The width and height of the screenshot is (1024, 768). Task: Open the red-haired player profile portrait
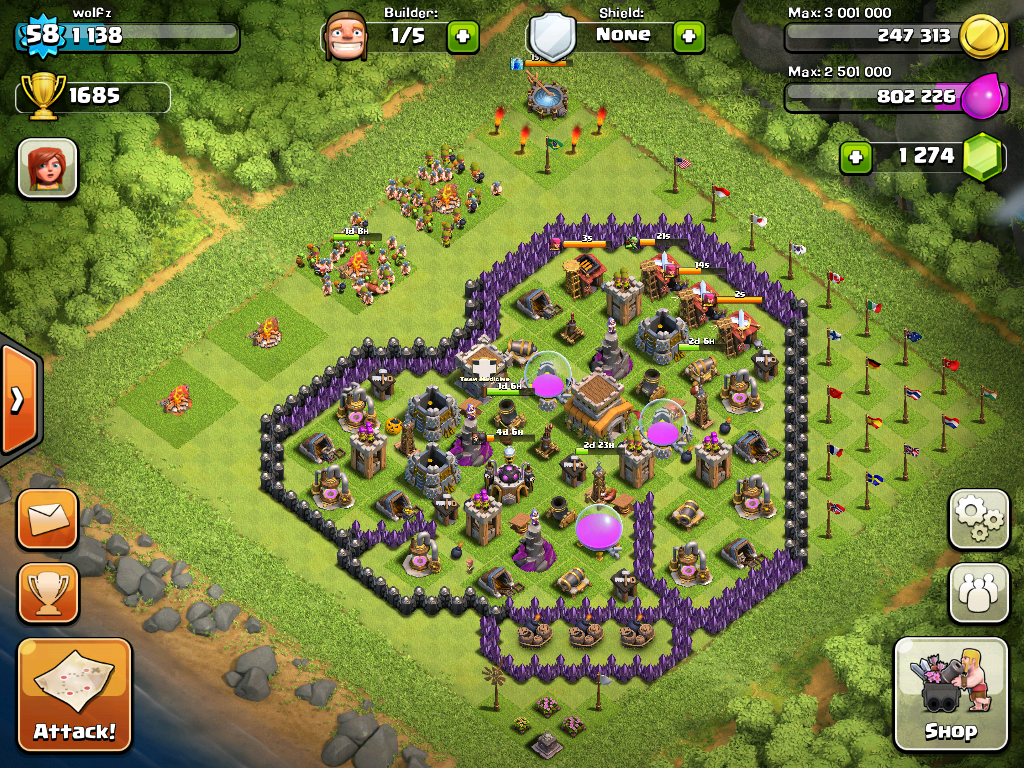pos(48,167)
